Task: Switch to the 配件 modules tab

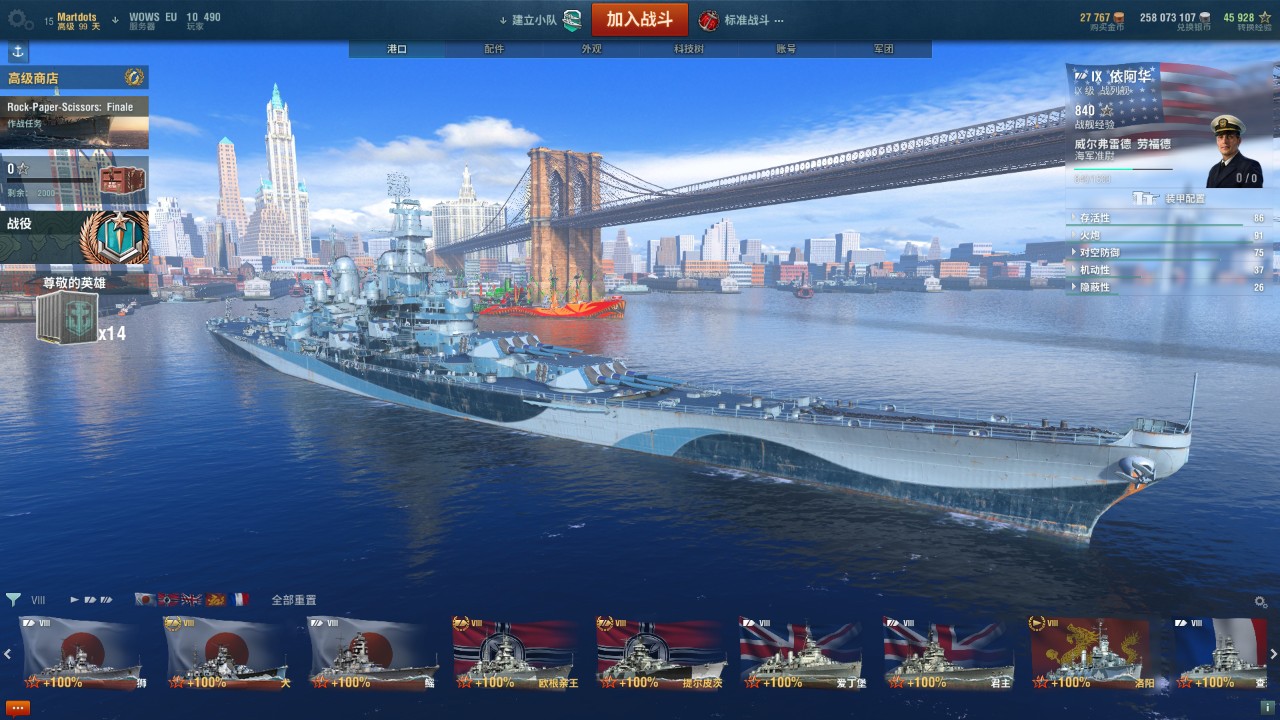Action: pyautogui.click(x=494, y=49)
